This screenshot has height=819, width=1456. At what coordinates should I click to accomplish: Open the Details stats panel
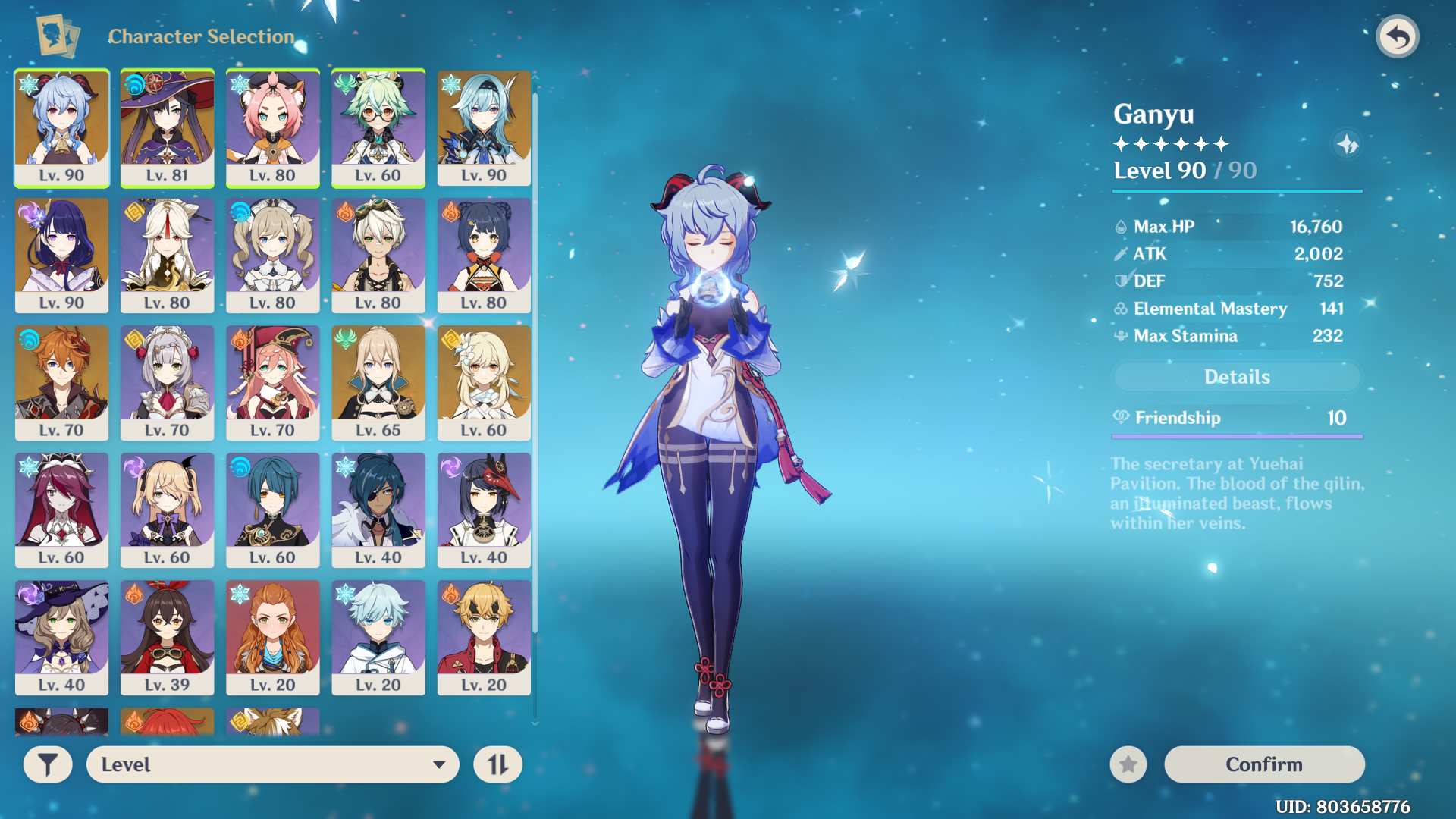pyautogui.click(x=1237, y=377)
